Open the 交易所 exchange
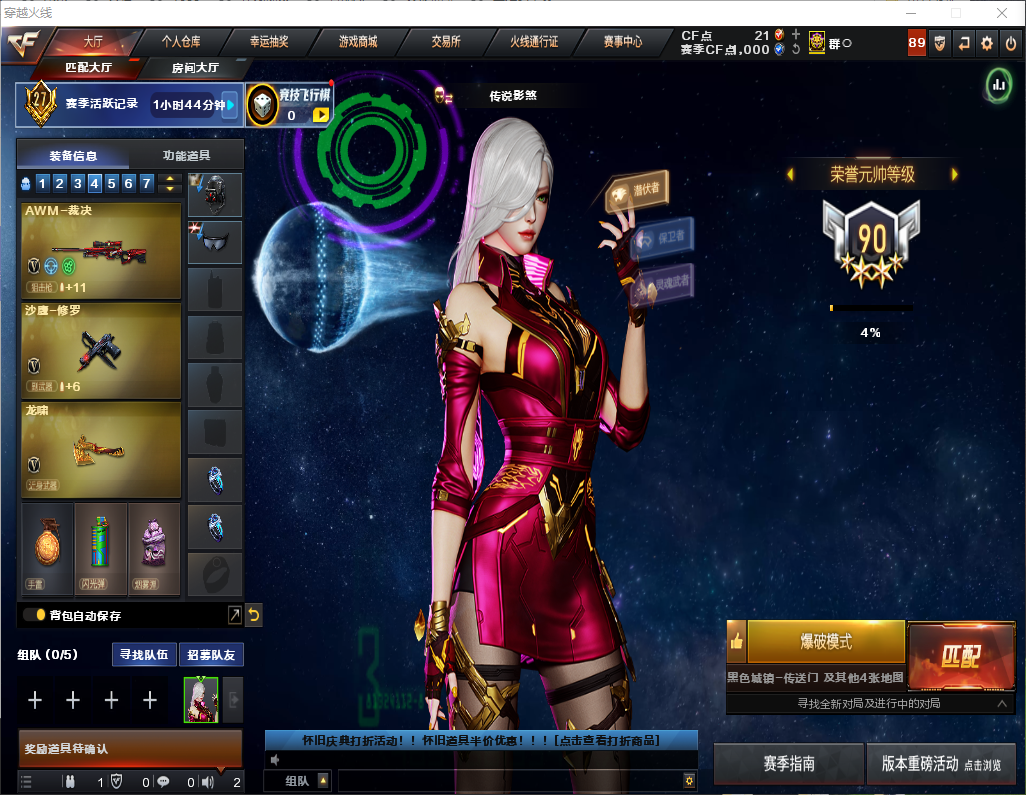 point(445,42)
